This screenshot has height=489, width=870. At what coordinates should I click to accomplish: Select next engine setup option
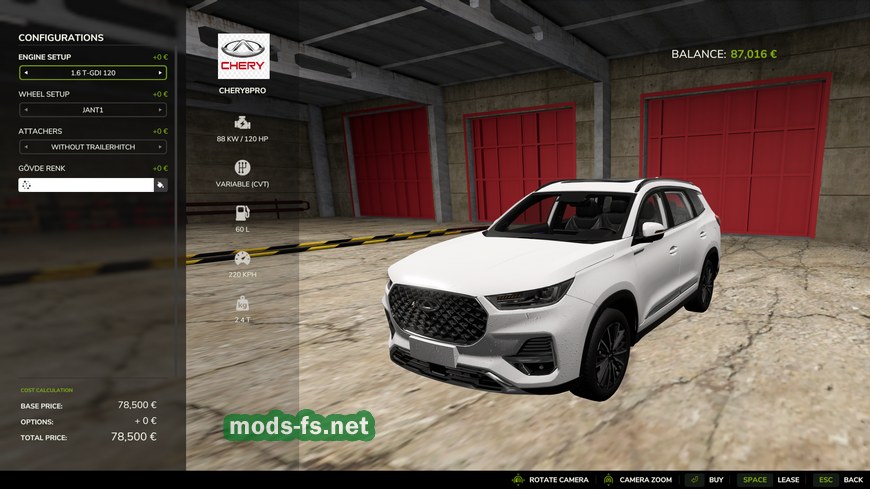point(160,73)
